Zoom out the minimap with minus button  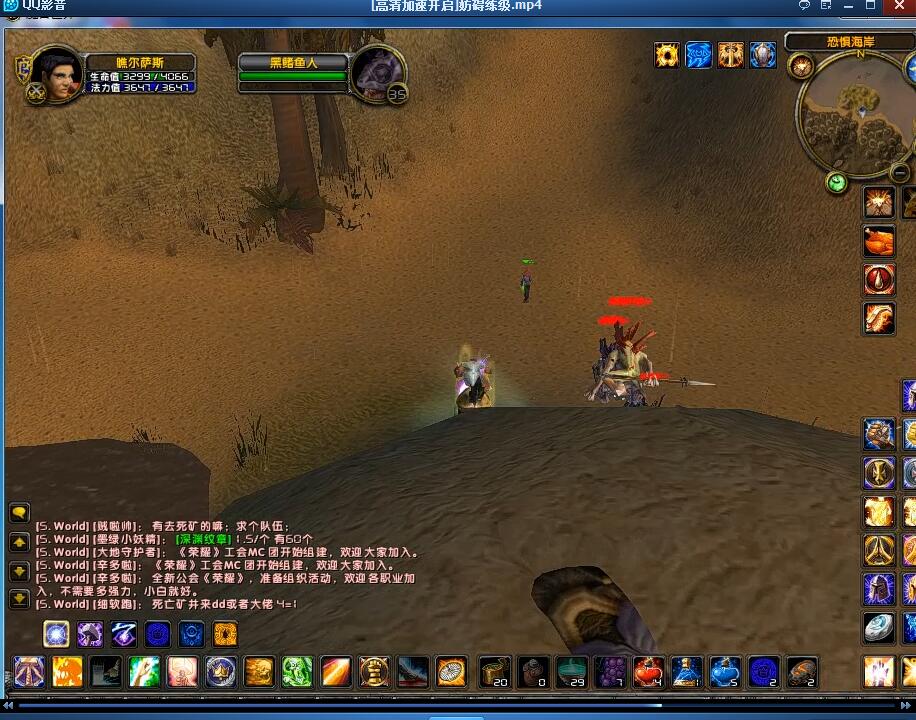898,174
